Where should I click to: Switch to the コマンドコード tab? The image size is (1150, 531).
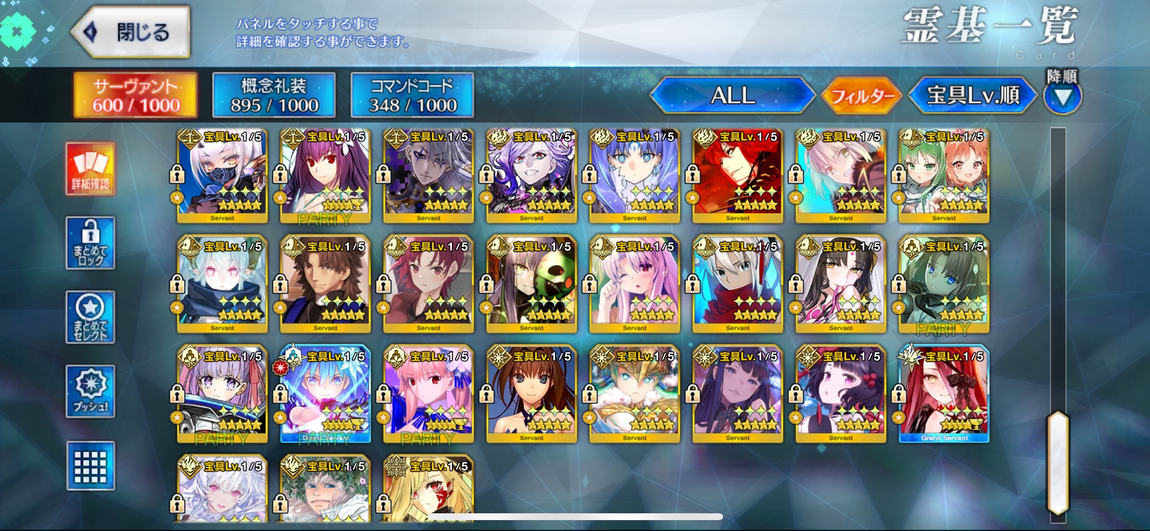point(412,95)
